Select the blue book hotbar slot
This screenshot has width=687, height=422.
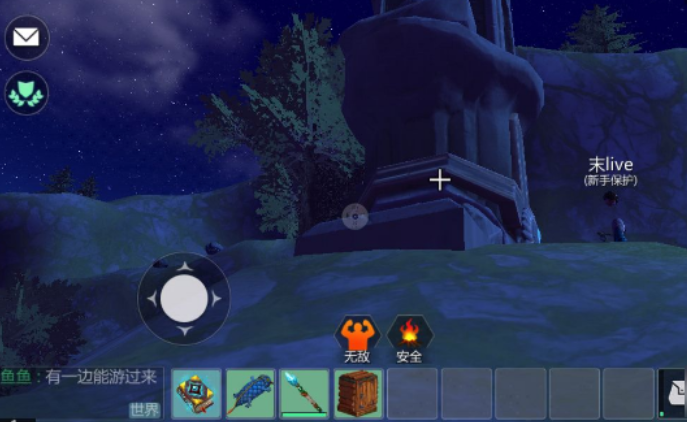tap(196, 393)
